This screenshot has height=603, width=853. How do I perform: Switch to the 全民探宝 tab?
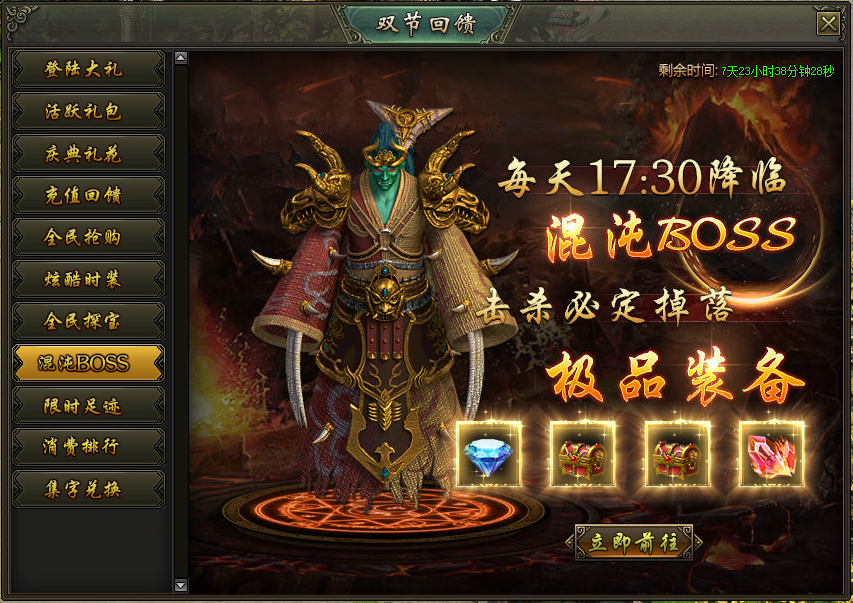coord(88,321)
